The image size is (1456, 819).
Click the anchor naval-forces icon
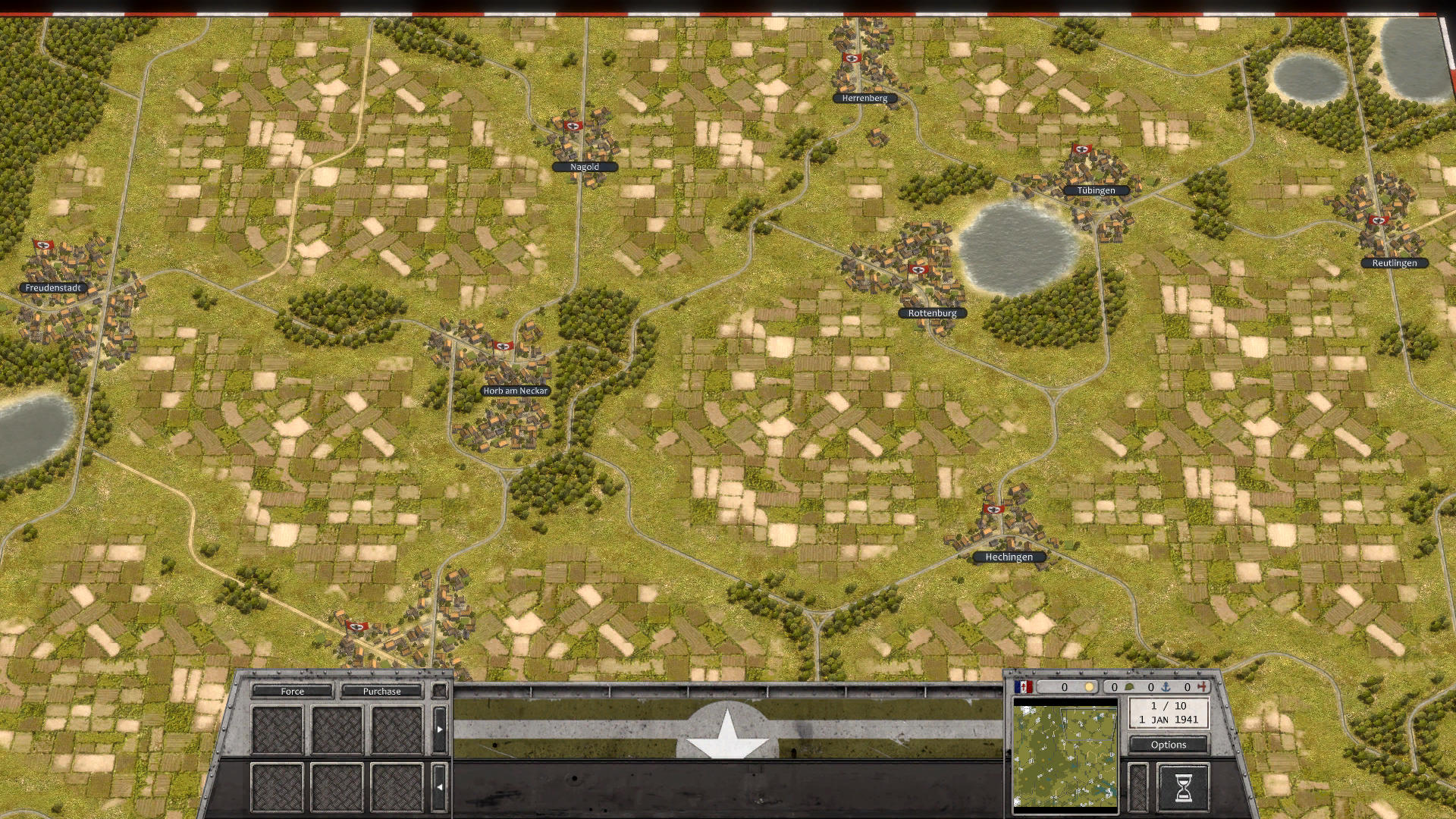1165,689
